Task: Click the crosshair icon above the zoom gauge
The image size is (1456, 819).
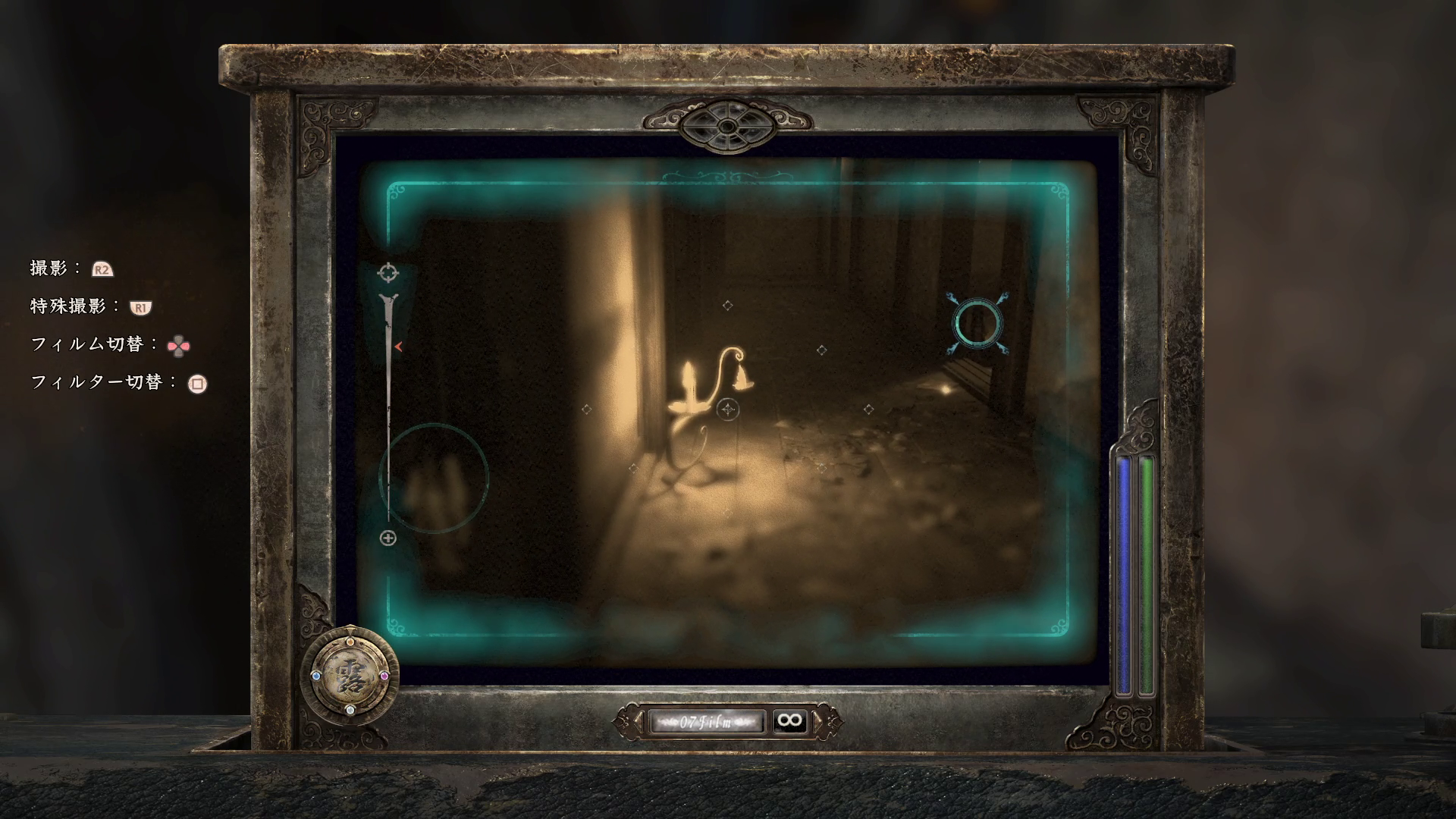Action: tap(388, 271)
